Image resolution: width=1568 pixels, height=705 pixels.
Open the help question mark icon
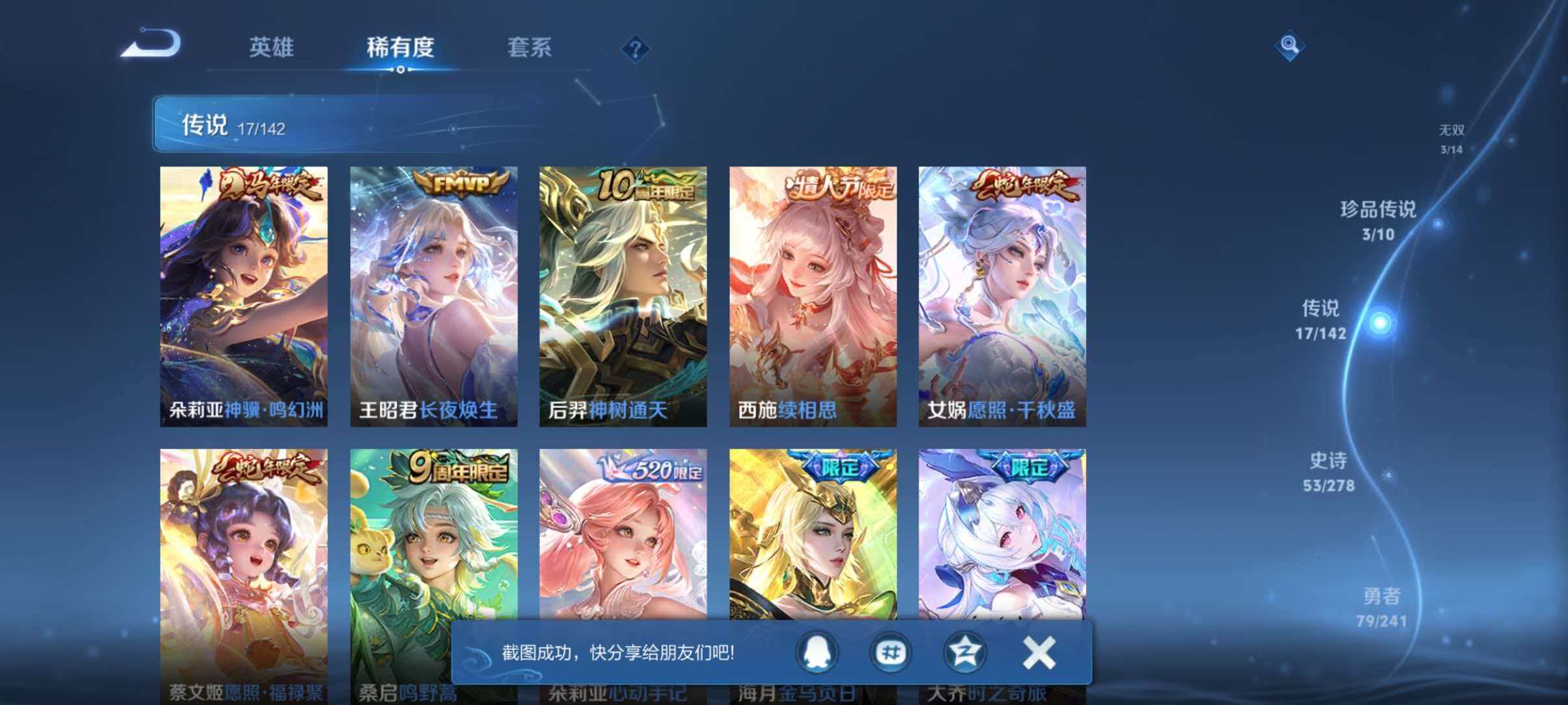pyautogui.click(x=635, y=49)
